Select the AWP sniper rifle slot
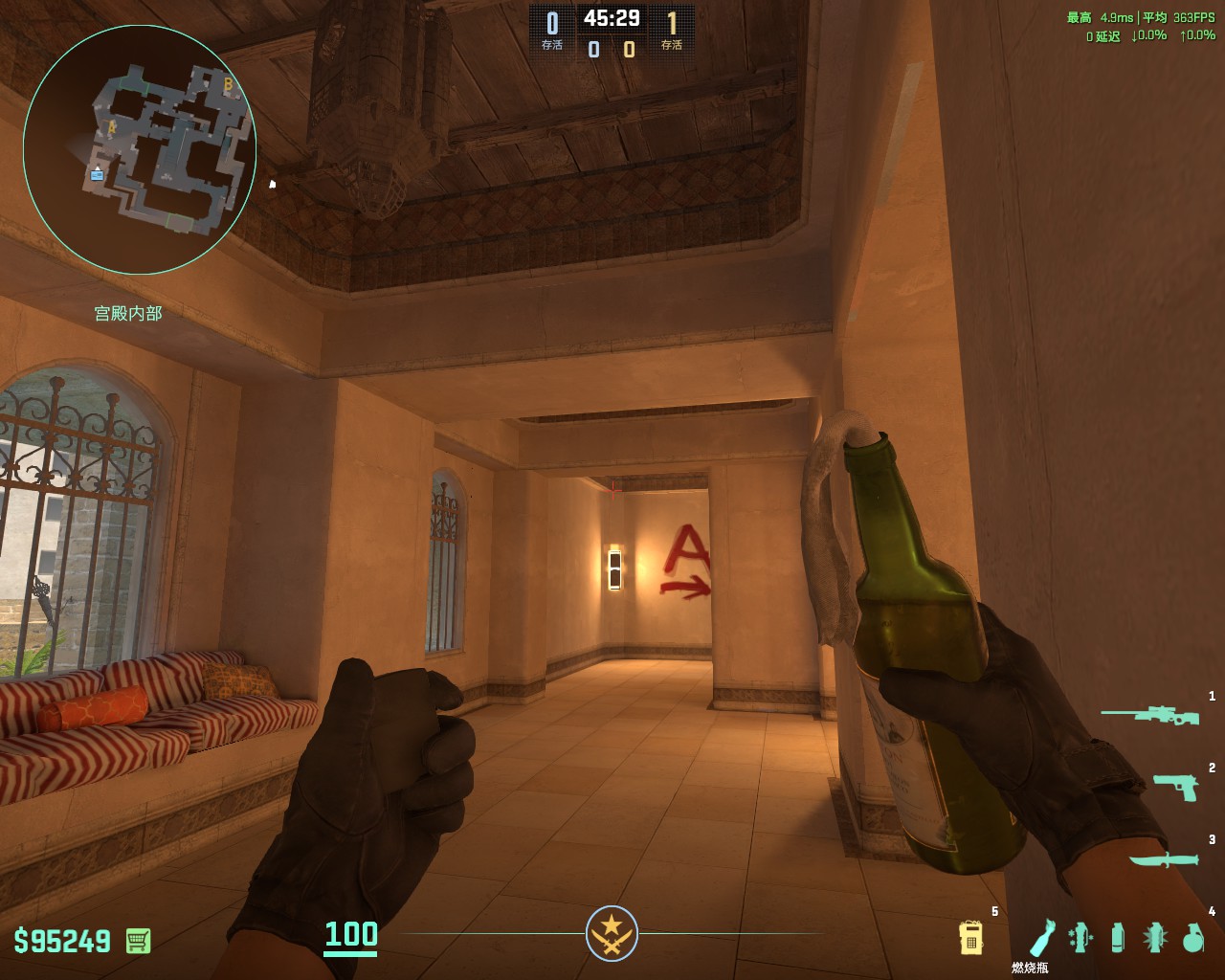 click(x=1148, y=714)
